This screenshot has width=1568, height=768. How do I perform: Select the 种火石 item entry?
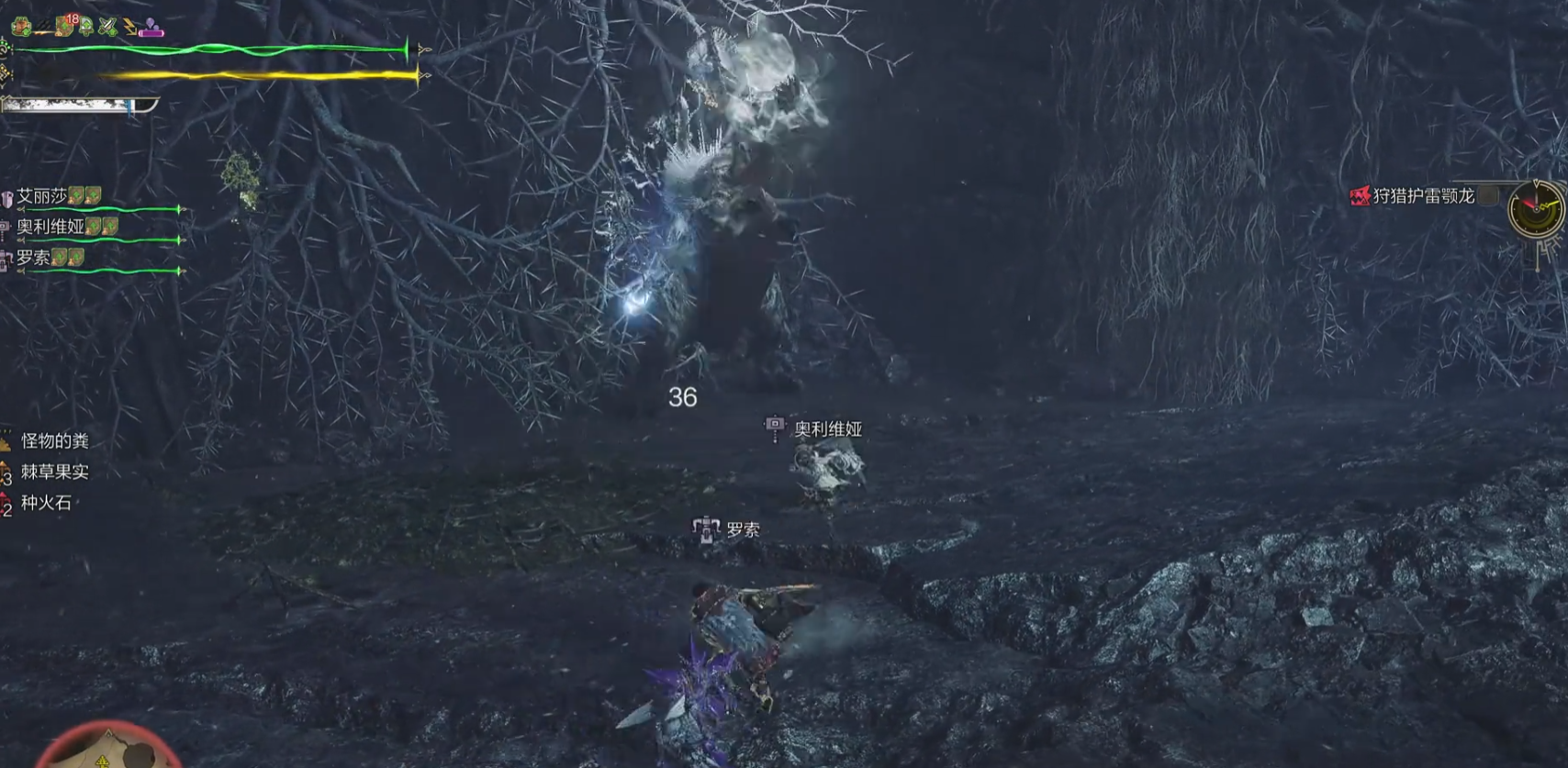[x=46, y=503]
